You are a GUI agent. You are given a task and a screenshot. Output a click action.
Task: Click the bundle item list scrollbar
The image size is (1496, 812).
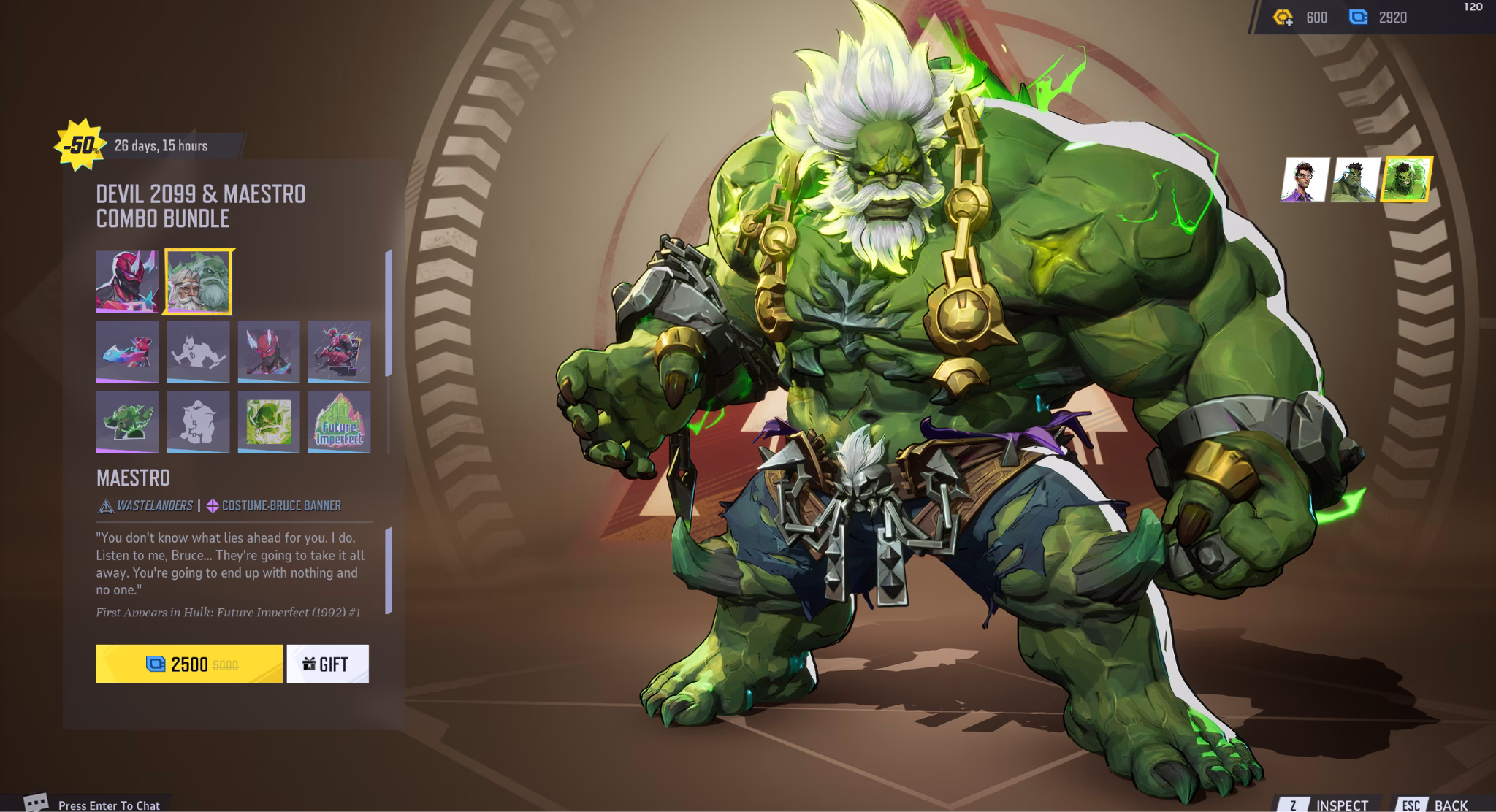(388, 313)
